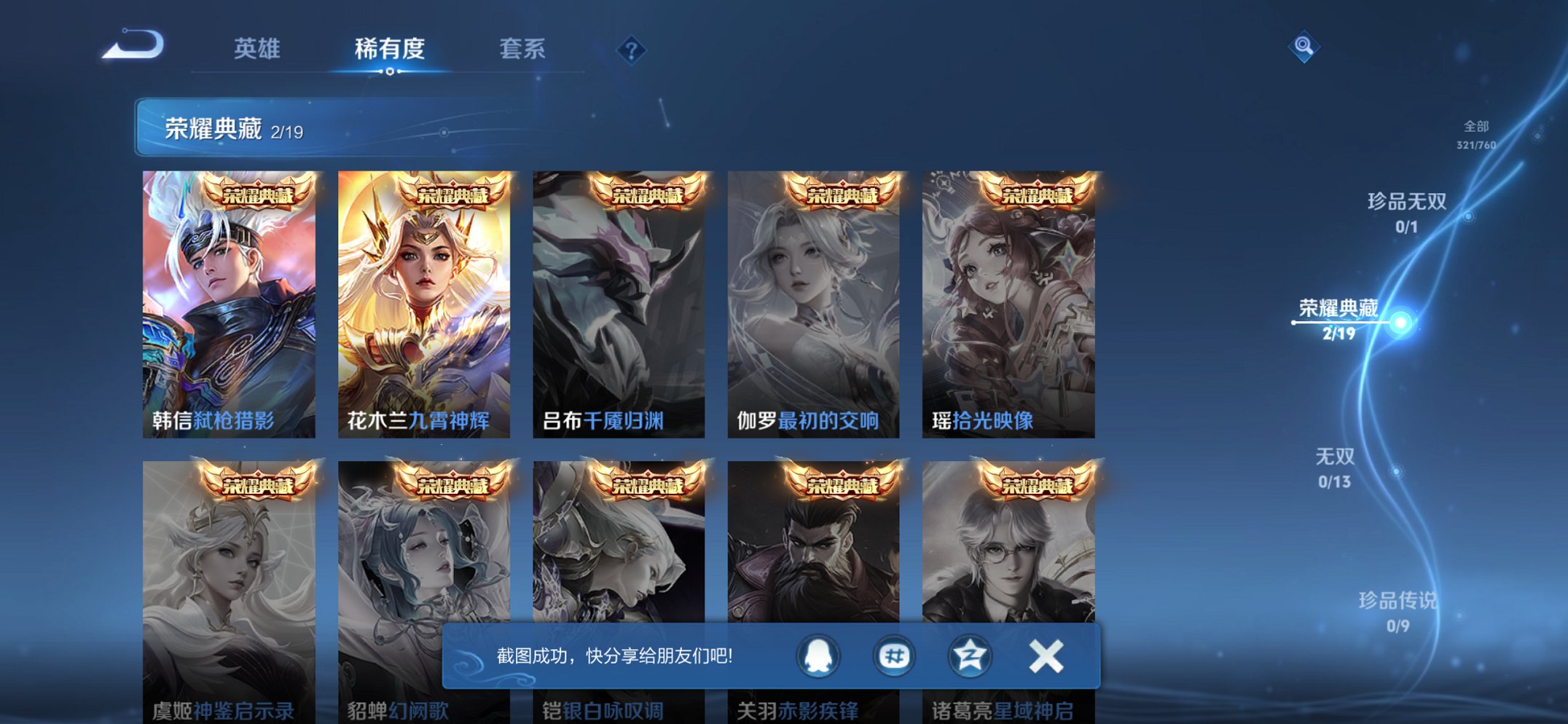Image resolution: width=1568 pixels, height=724 pixels.
Task: Switch to the 套系 tab
Action: coord(523,49)
